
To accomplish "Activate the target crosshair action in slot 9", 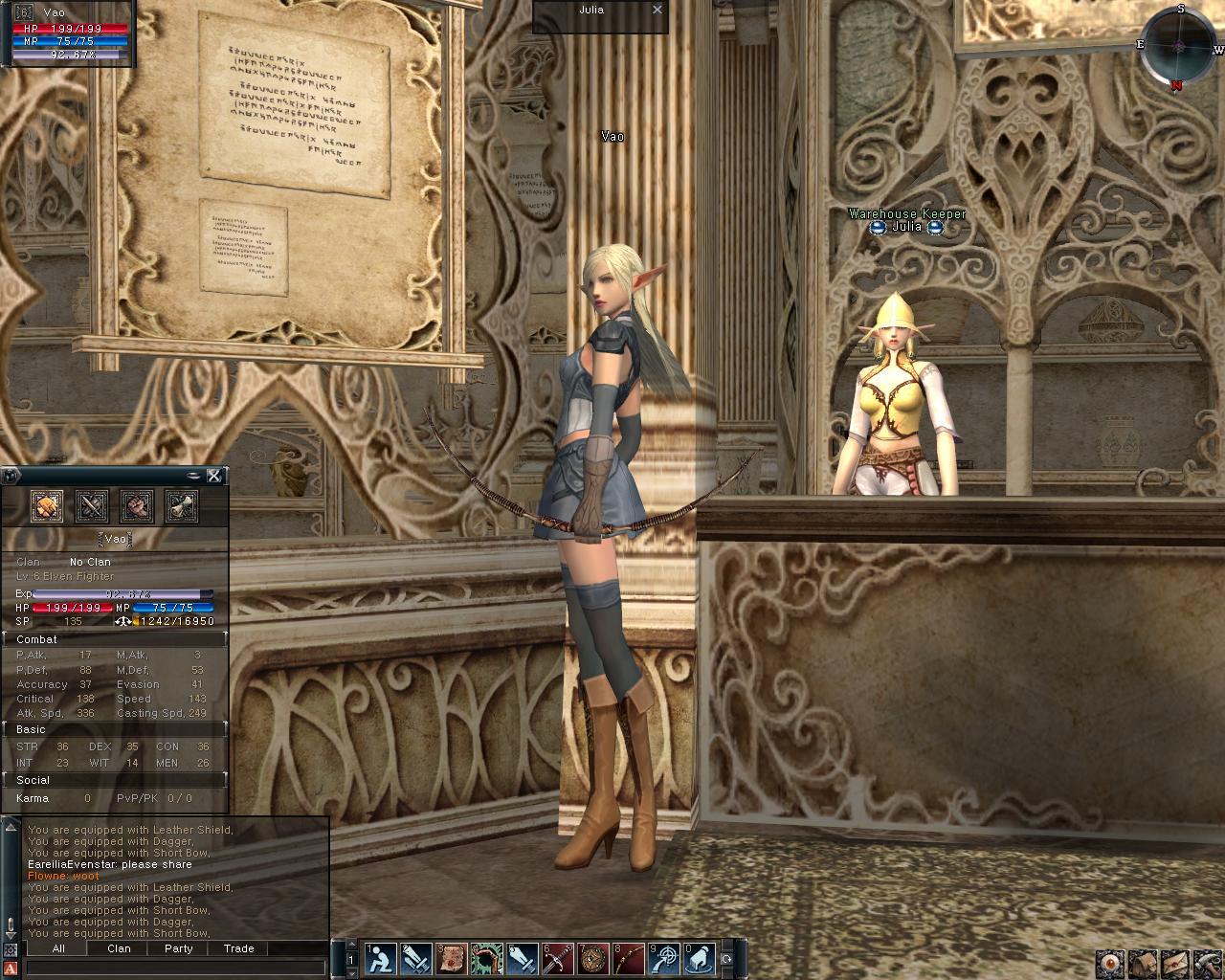I will click(x=663, y=958).
